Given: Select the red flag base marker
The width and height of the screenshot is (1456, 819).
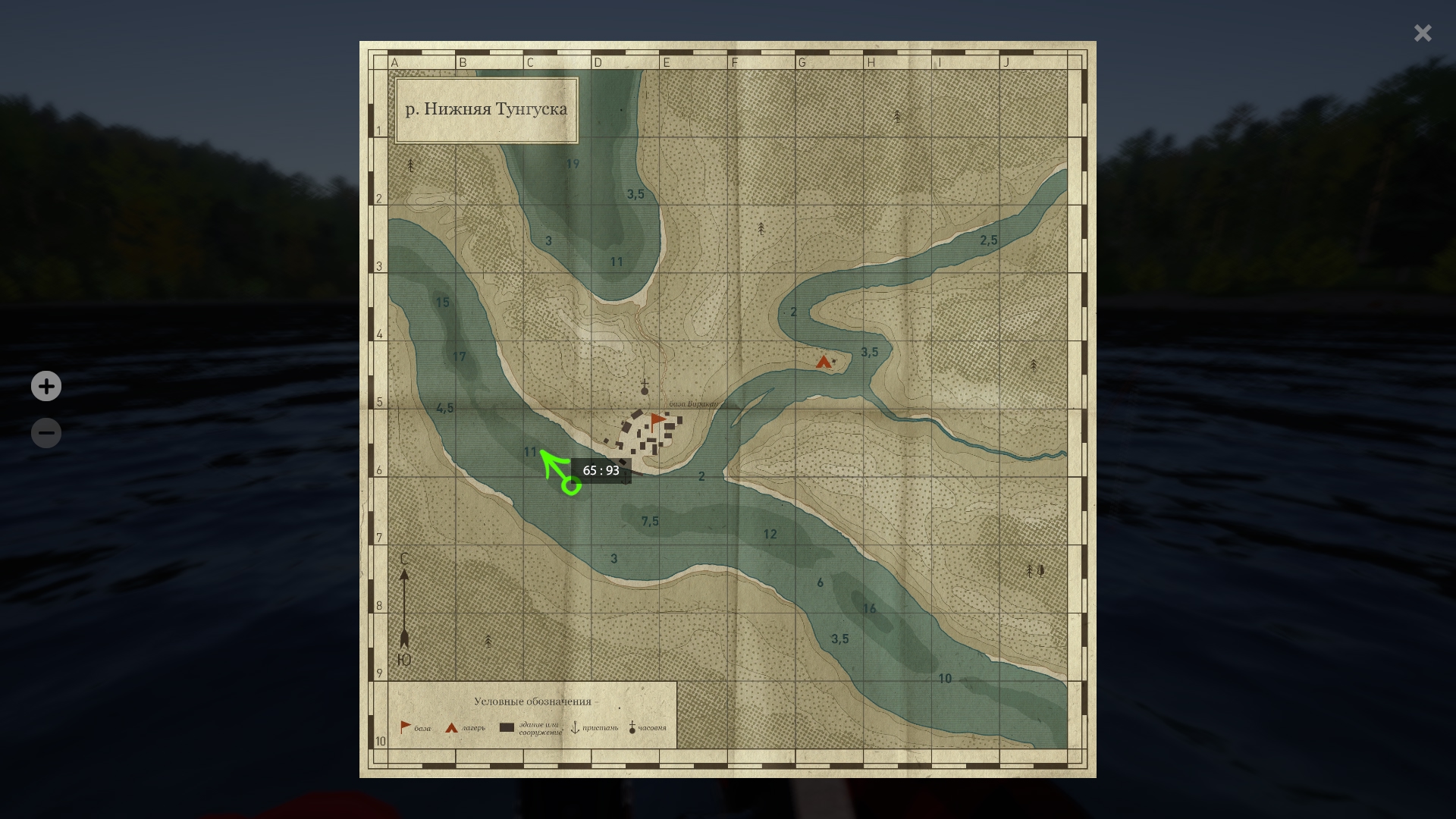Looking at the screenshot, I should tap(657, 420).
